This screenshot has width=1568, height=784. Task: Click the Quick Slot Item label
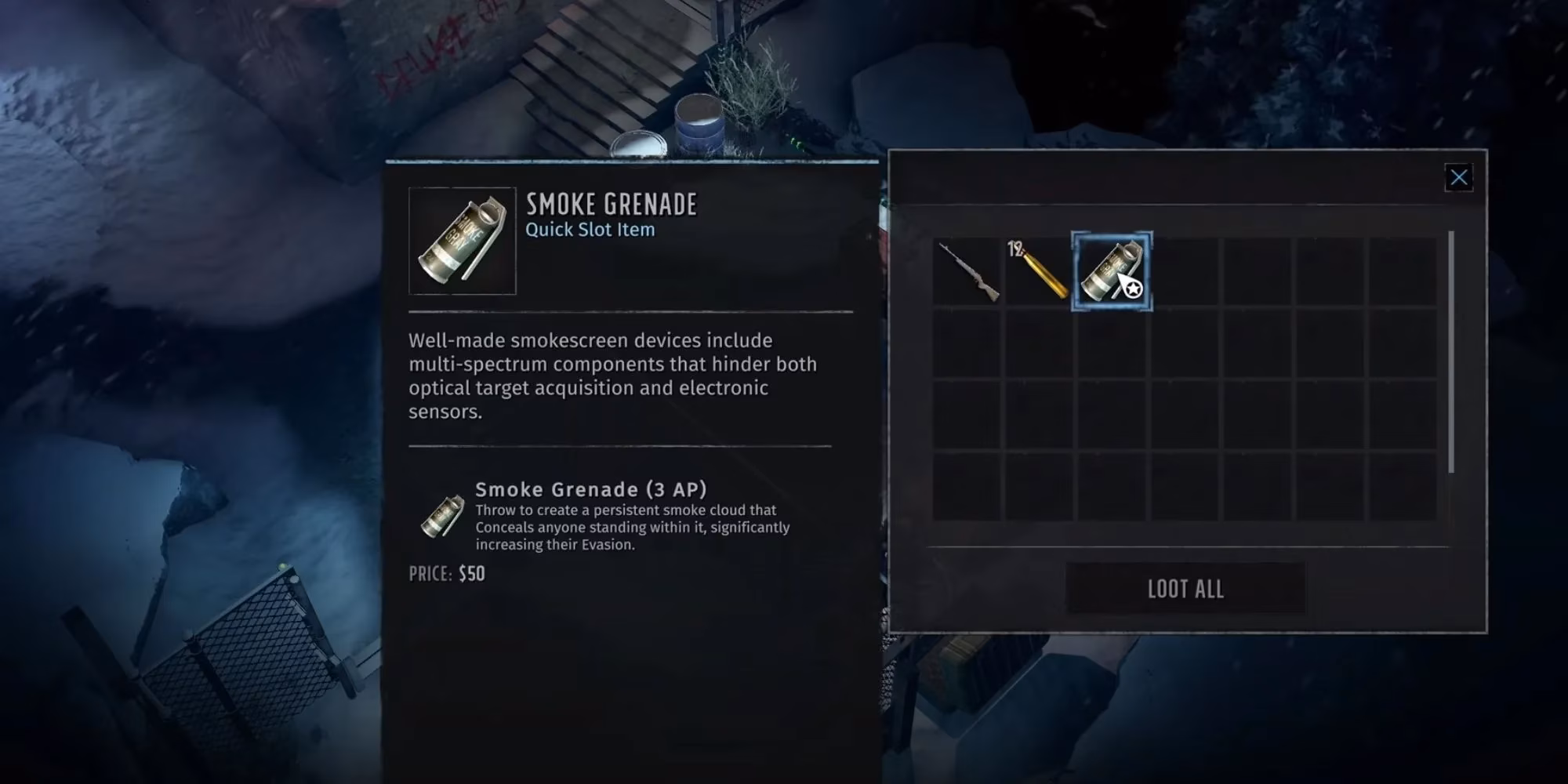589,230
